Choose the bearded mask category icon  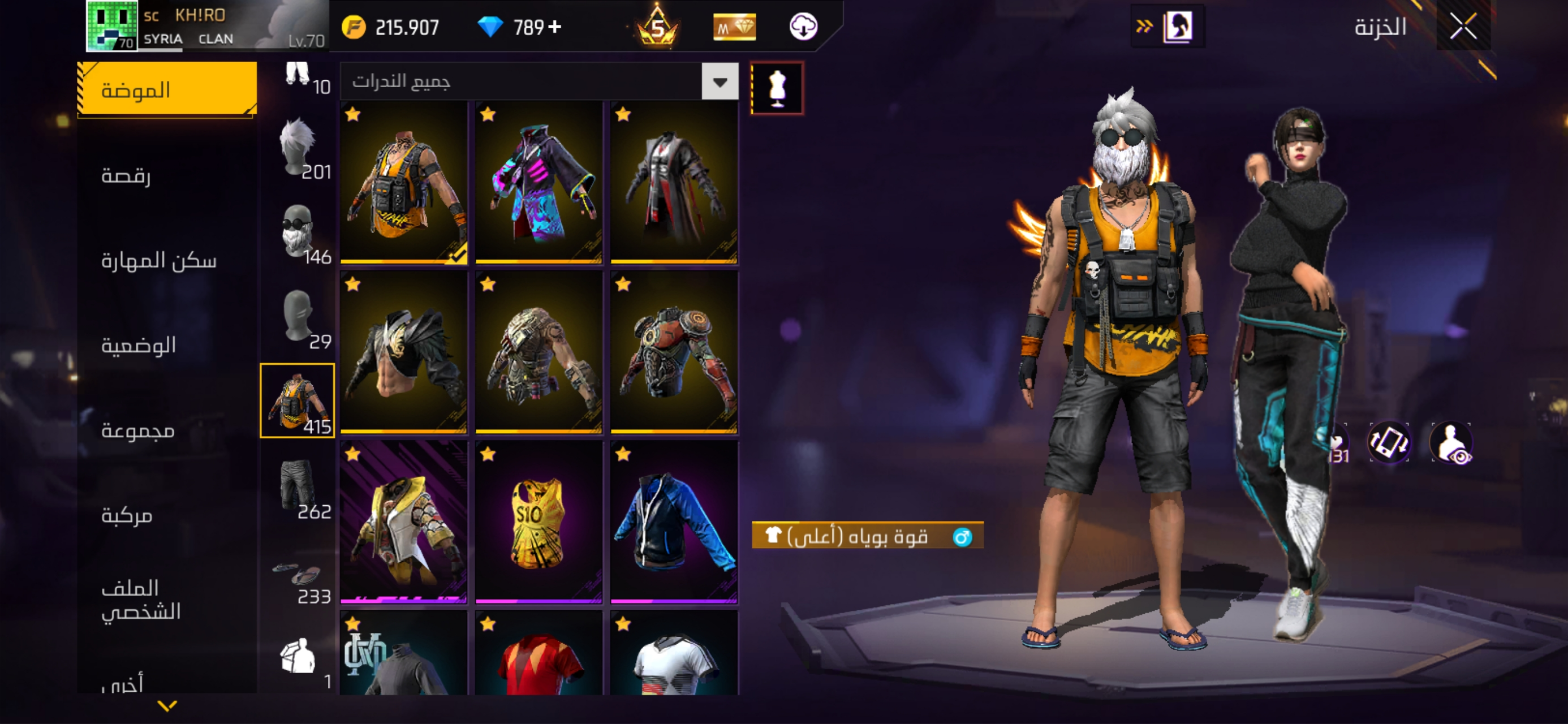pyautogui.click(x=298, y=232)
